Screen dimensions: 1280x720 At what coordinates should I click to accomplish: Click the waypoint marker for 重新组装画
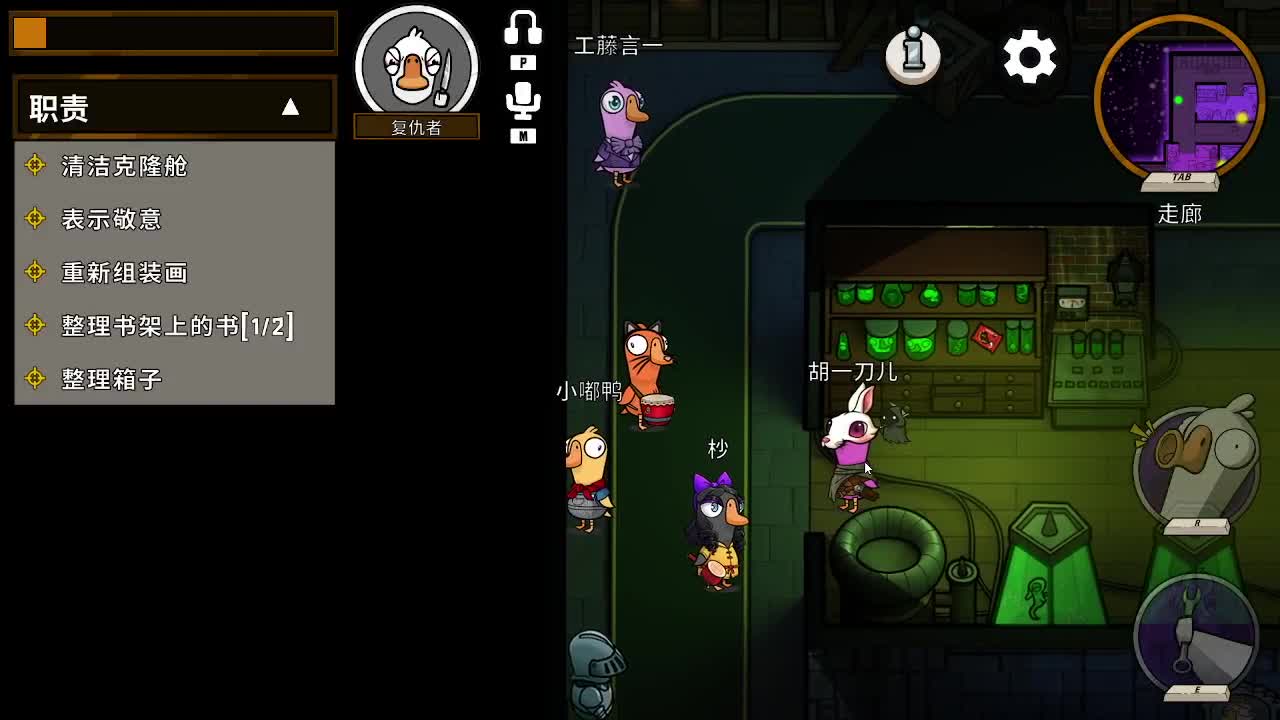click(x=35, y=272)
